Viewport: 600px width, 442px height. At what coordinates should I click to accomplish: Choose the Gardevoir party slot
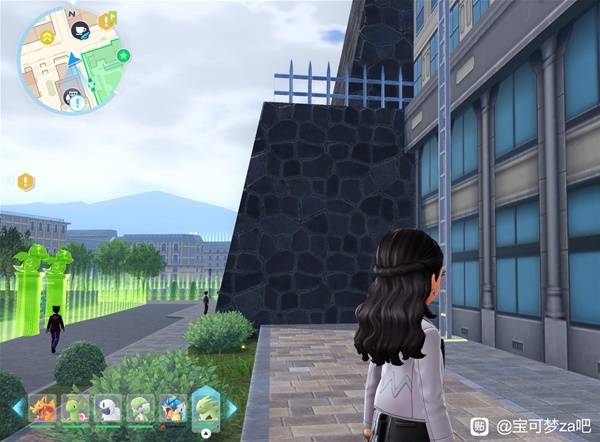[140, 408]
